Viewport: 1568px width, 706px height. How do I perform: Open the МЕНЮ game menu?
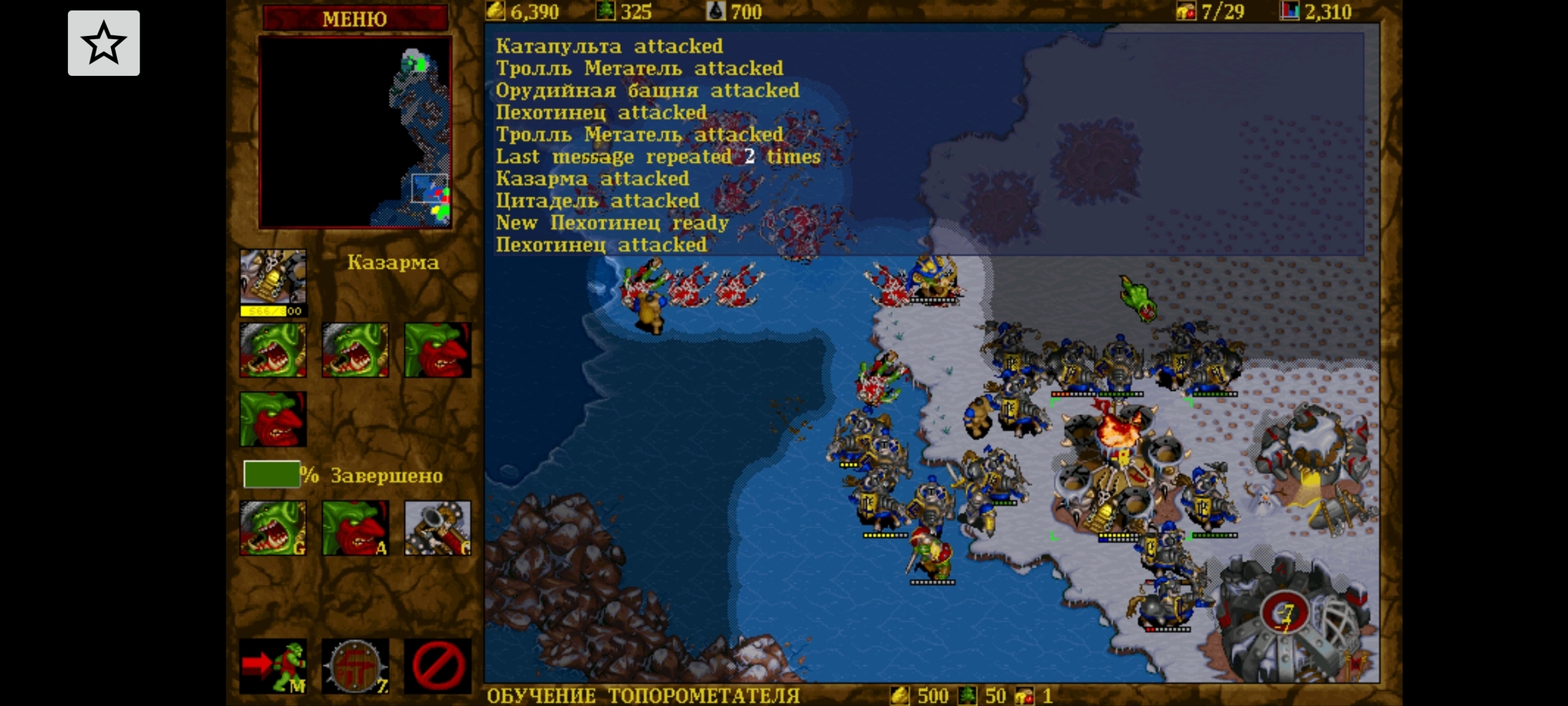pyautogui.click(x=354, y=18)
